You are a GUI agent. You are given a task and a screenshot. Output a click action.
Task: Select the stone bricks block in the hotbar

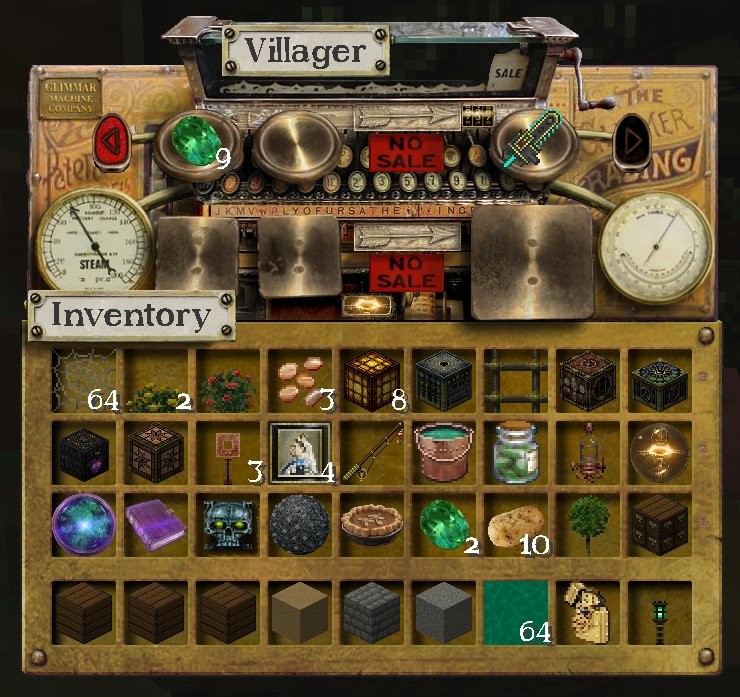tap(373, 610)
